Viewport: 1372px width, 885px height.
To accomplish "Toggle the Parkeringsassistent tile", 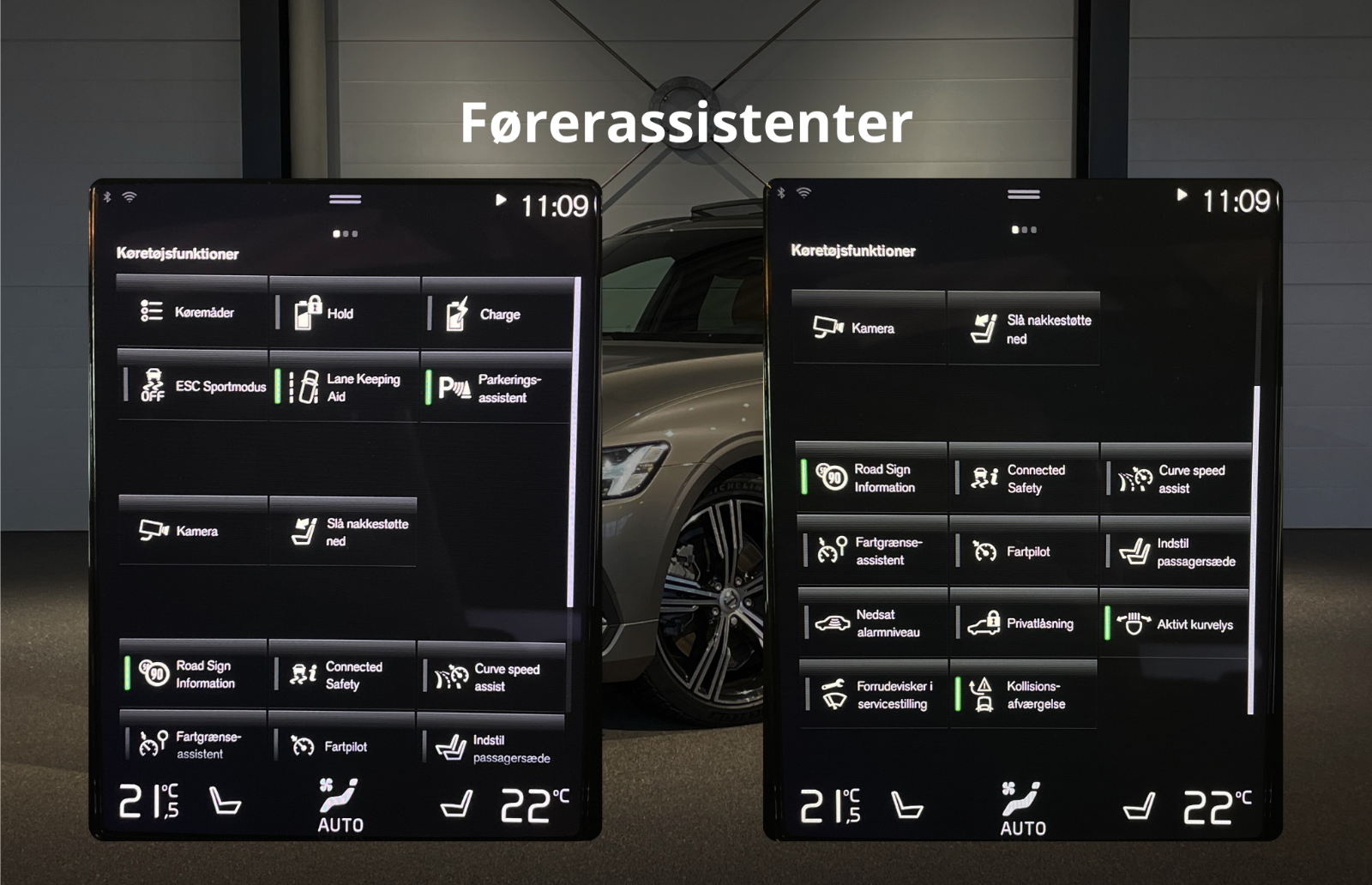I will 496,388.
